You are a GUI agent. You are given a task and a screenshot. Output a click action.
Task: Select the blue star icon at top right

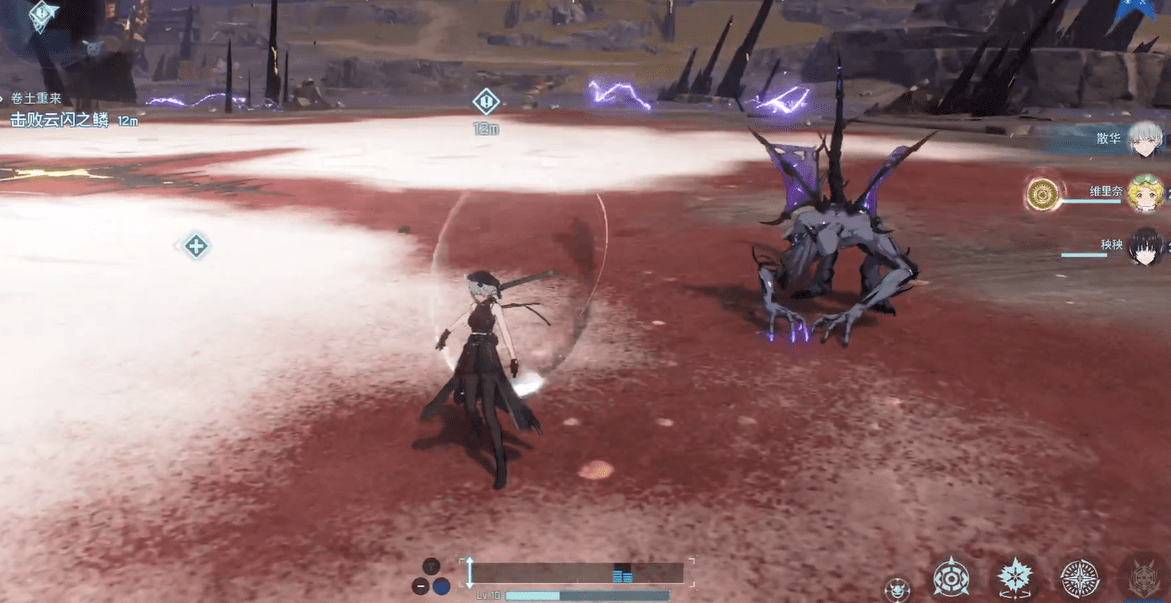click(x=1138, y=8)
